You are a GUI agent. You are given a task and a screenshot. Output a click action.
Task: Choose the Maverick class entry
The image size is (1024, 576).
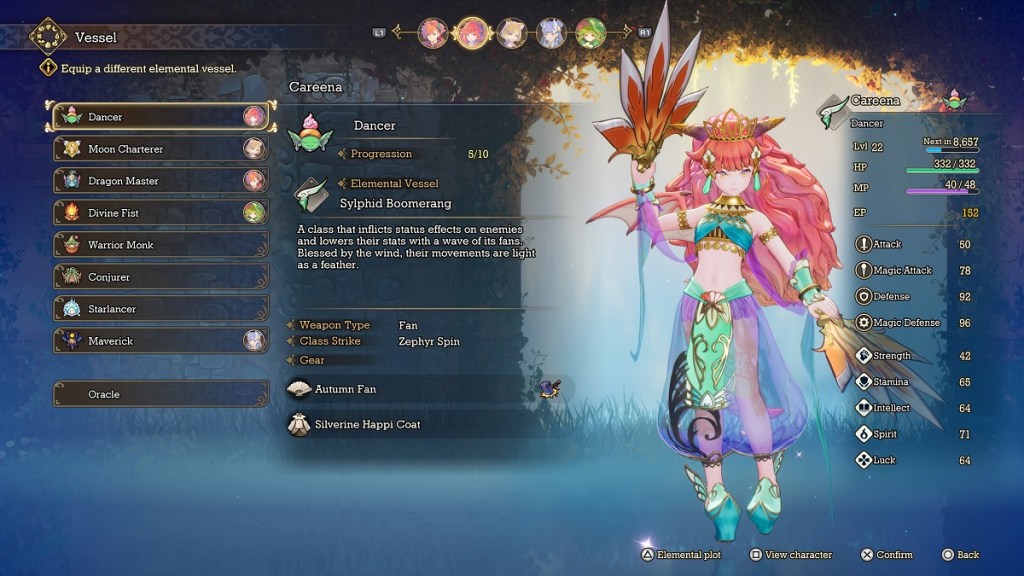160,341
